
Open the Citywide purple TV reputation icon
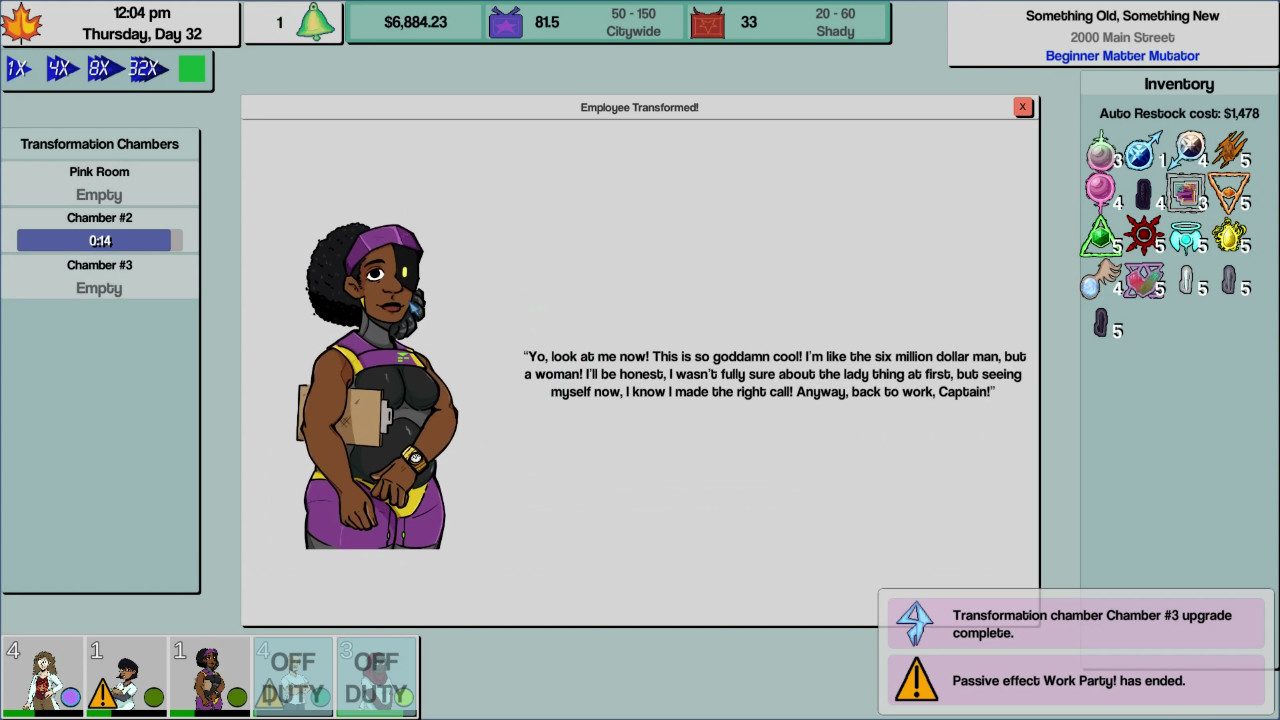(x=505, y=21)
